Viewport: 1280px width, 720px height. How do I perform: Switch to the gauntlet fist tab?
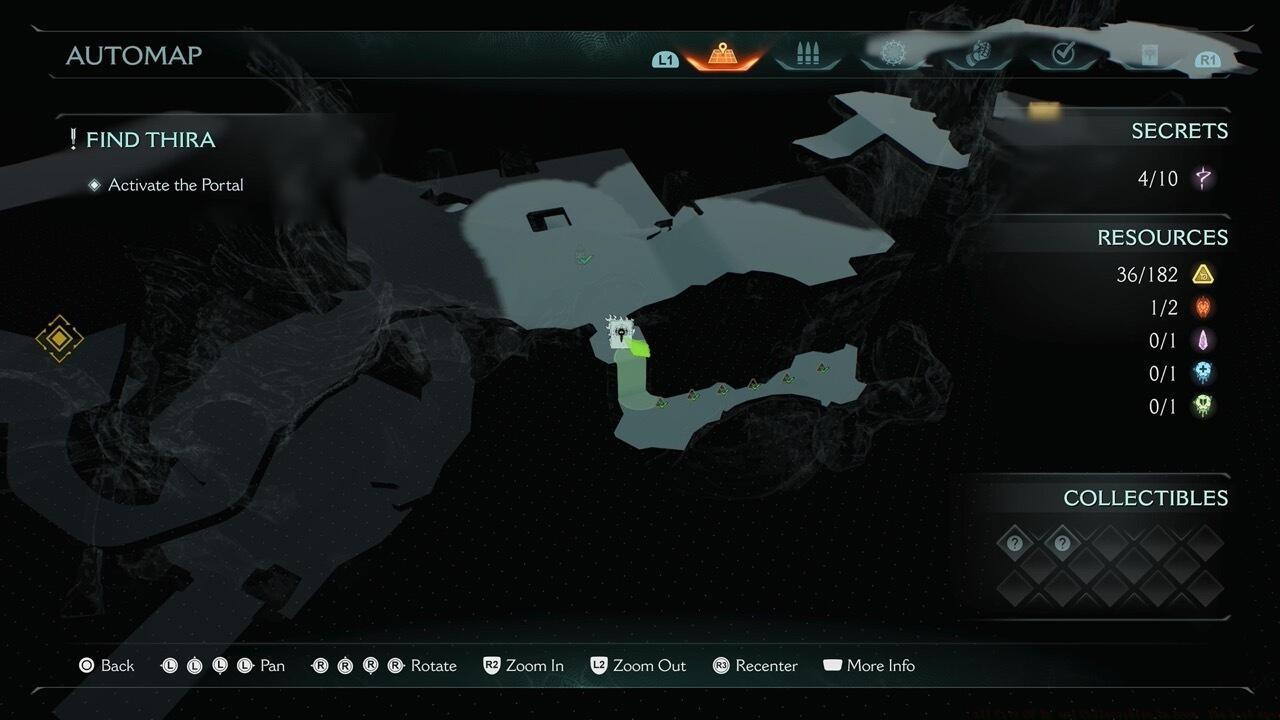980,55
